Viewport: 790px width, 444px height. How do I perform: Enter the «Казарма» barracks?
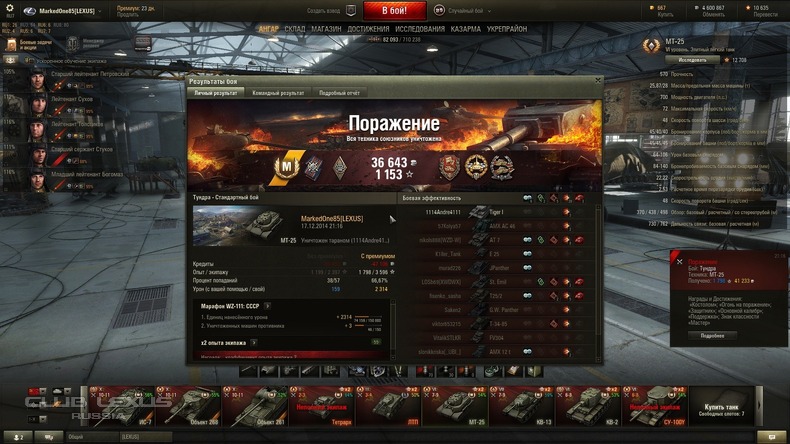tap(466, 29)
